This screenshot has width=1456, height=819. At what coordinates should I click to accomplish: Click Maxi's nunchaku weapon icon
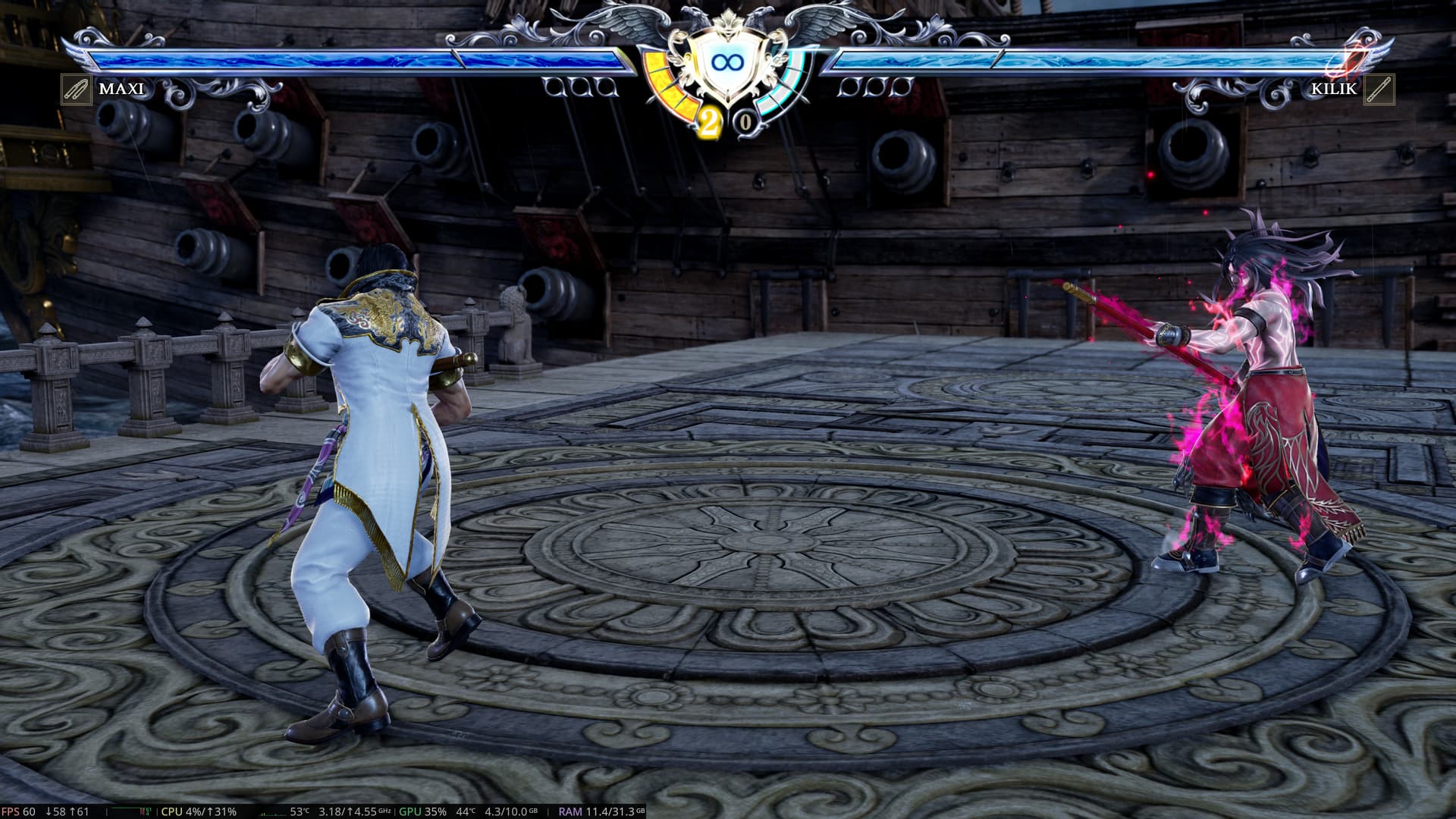coord(77,89)
